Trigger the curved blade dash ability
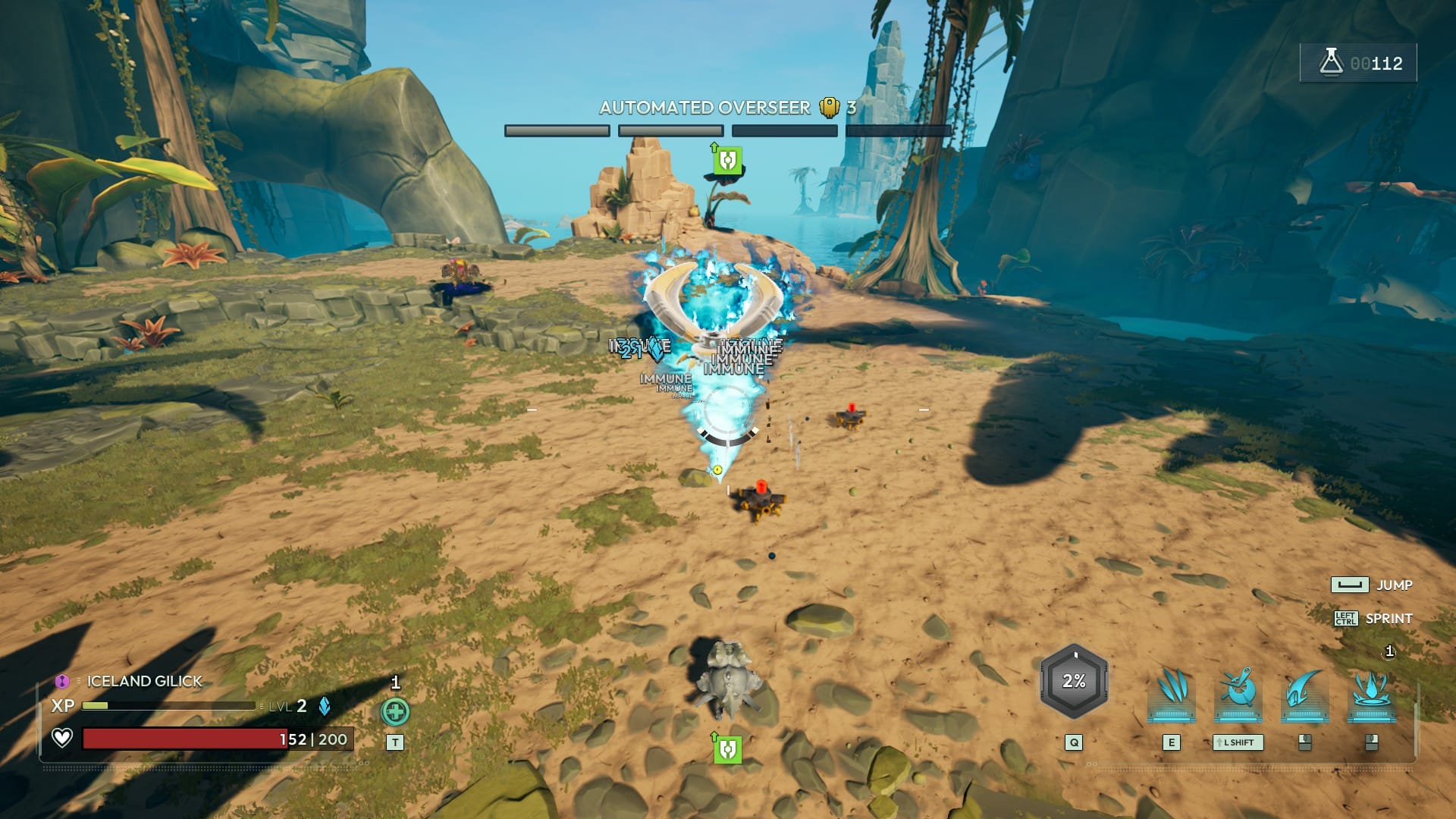 click(x=1304, y=693)
